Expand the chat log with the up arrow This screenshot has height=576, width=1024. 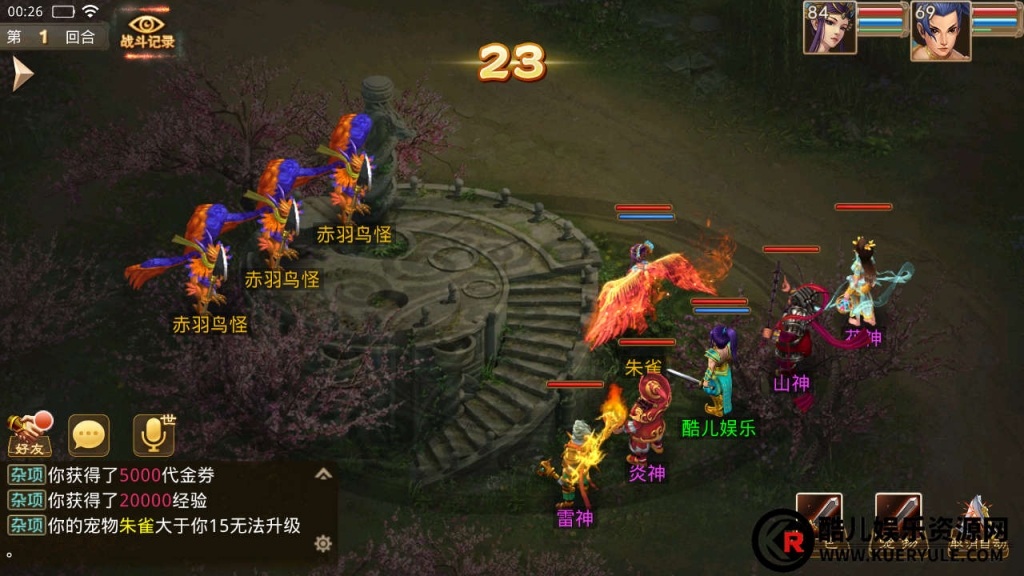[323, 474]
